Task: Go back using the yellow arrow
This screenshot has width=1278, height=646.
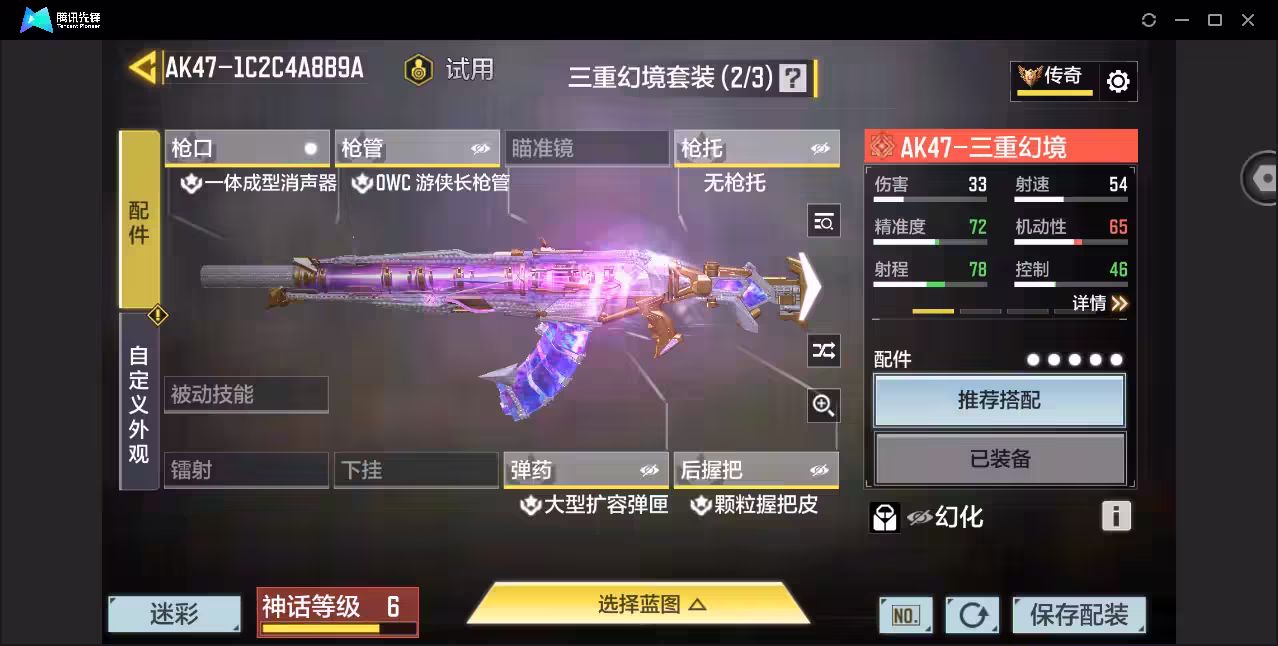Action: click(x=143, y=68)
